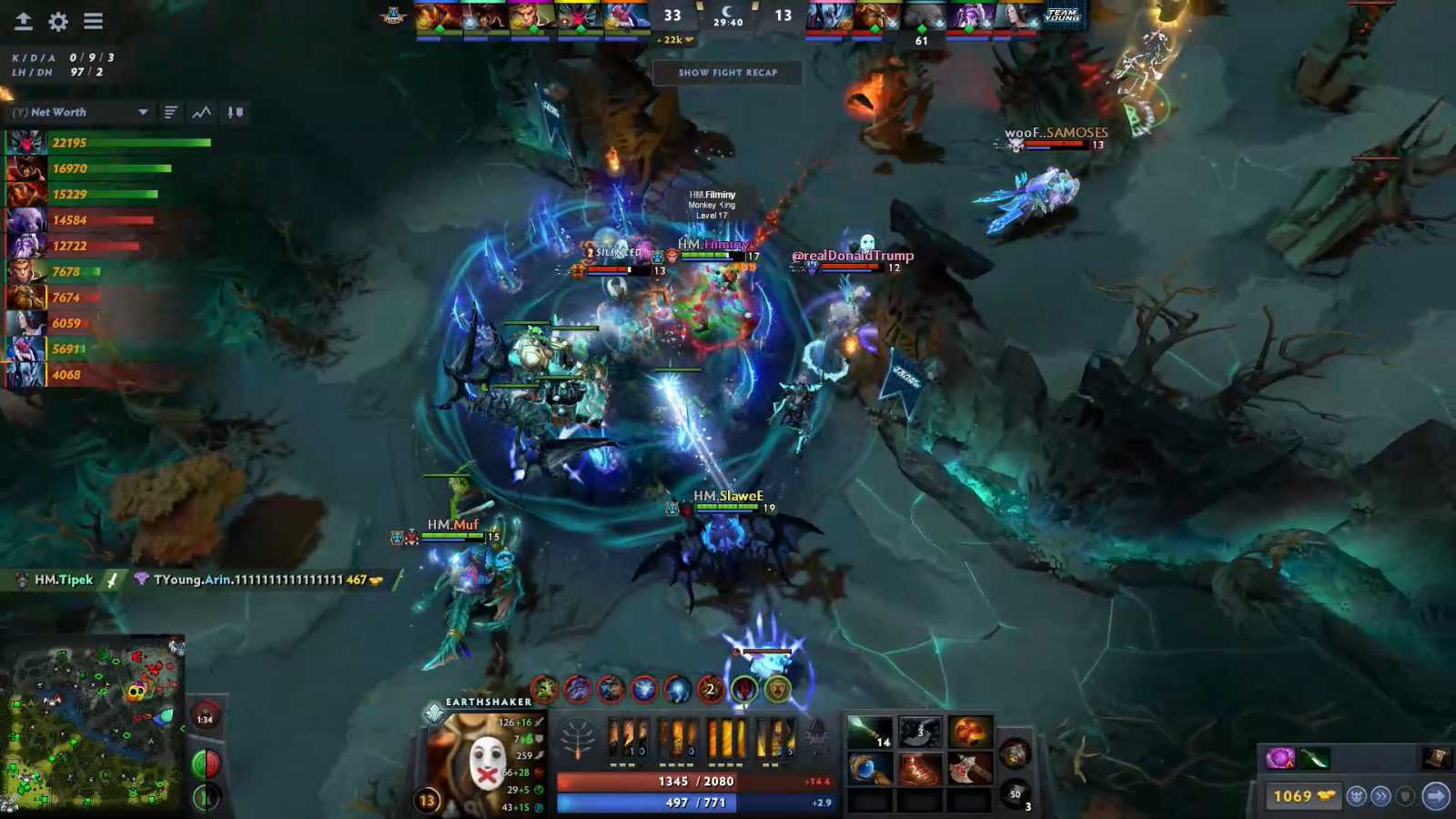Image resolution: width=1456 pixels, height=819 pixels.
Task: Open the main hamburger menu
Action: point(94,22)
